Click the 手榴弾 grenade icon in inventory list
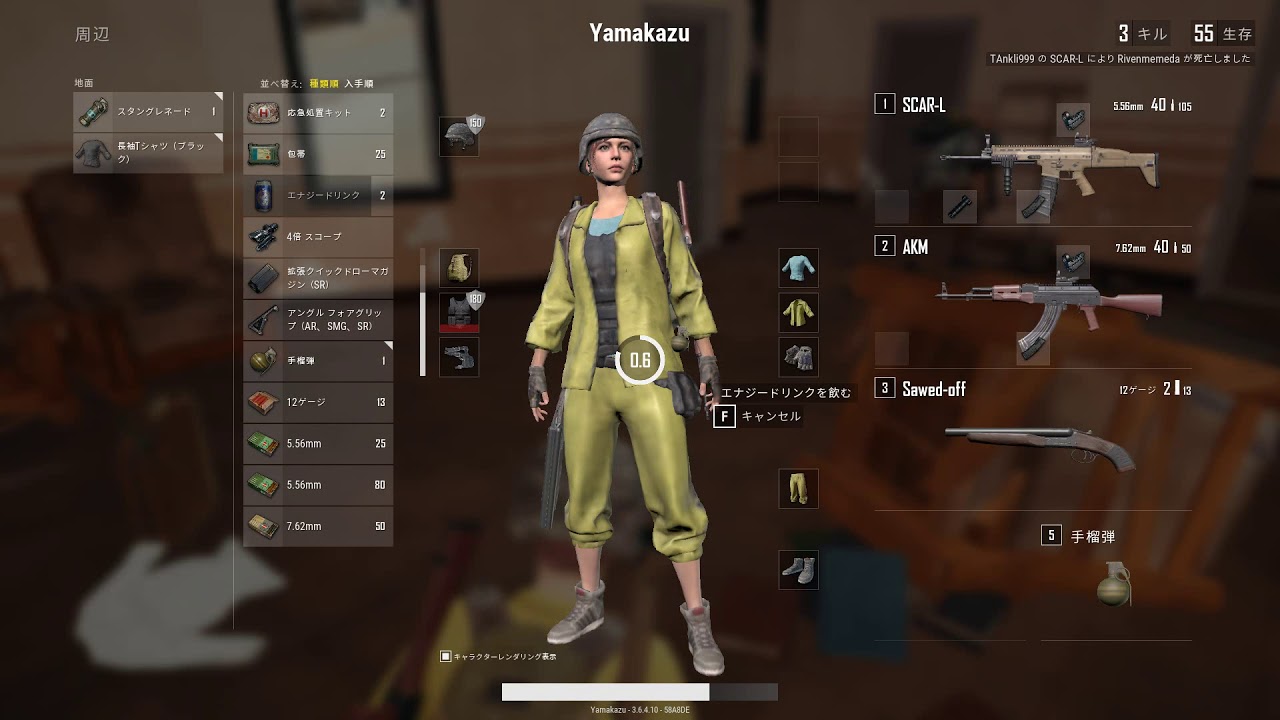This screenshot has height=720, width=1280. [x=263, y=360]
